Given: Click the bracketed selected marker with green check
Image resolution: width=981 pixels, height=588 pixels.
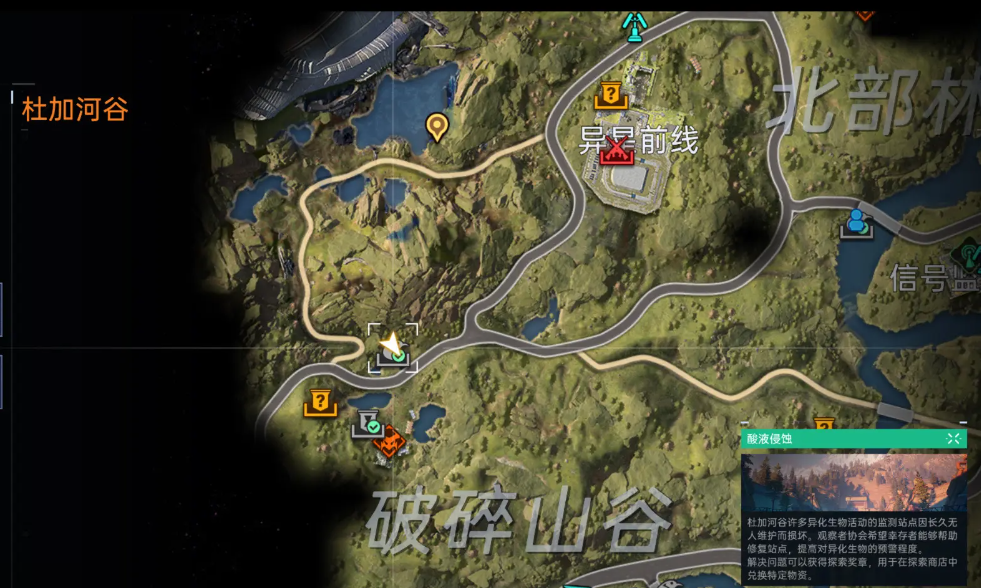Looking at the screenshot, I should pos(393,349).
